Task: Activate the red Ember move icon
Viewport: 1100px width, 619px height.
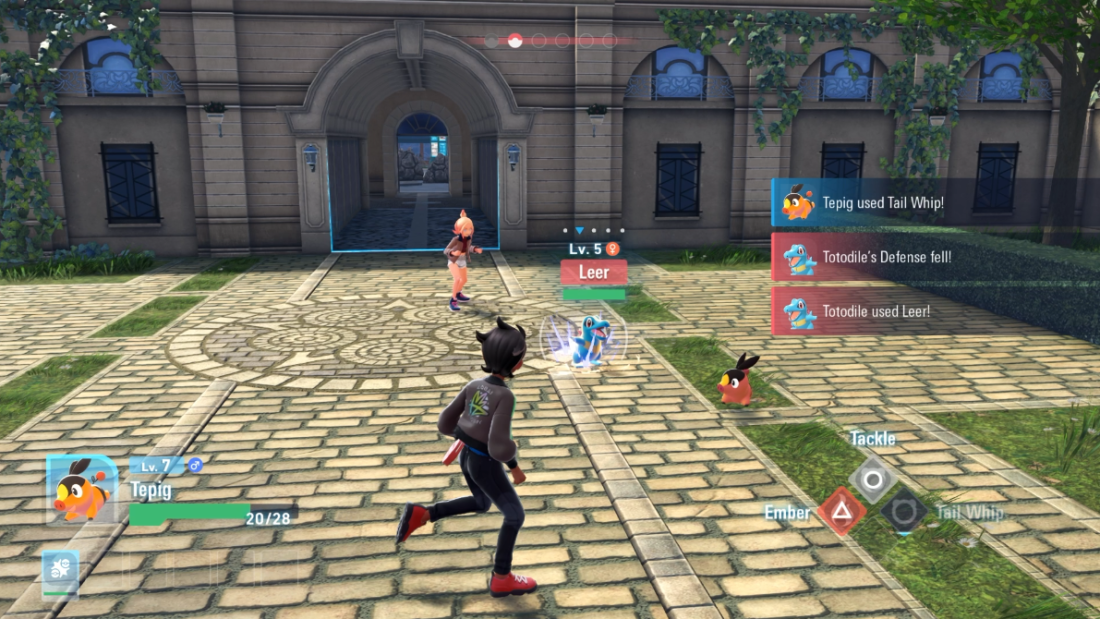Action: (x=842, y=512)
